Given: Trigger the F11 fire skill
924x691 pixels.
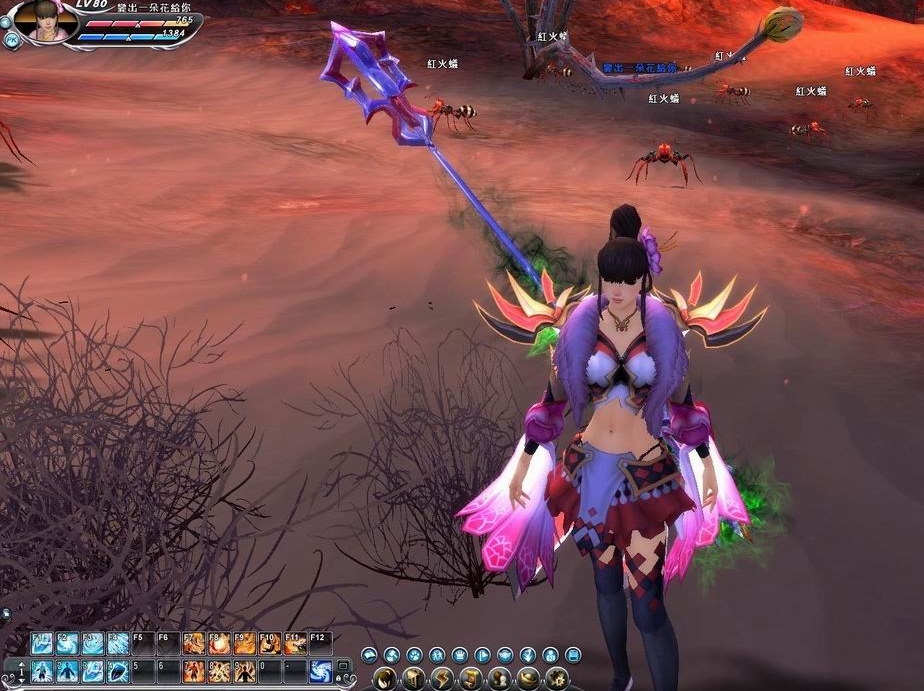Looking at the screenshot, I should pyautogui.click(x=294, y=643).
